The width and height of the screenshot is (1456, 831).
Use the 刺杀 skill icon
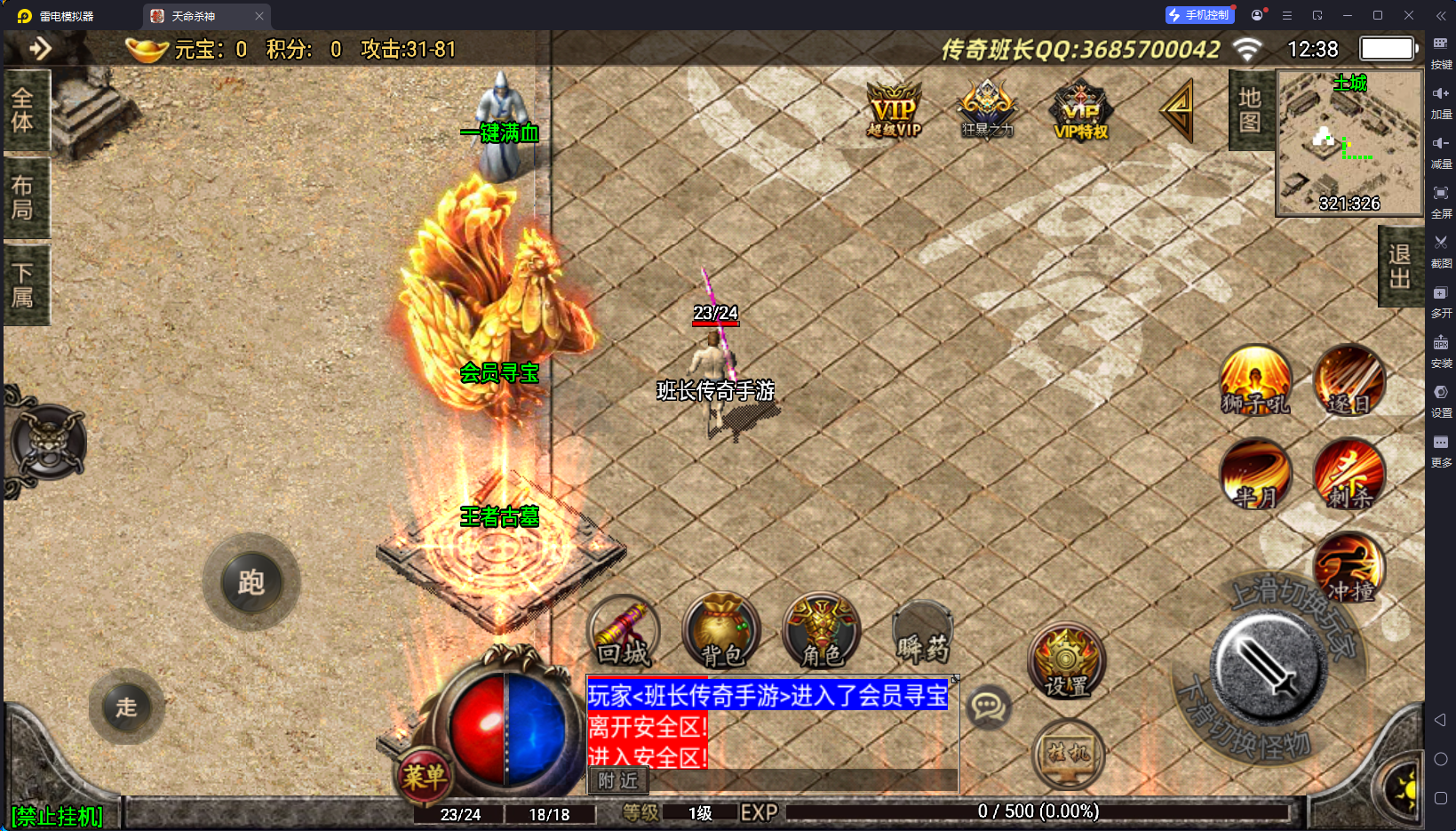(x=1350, y=474)
